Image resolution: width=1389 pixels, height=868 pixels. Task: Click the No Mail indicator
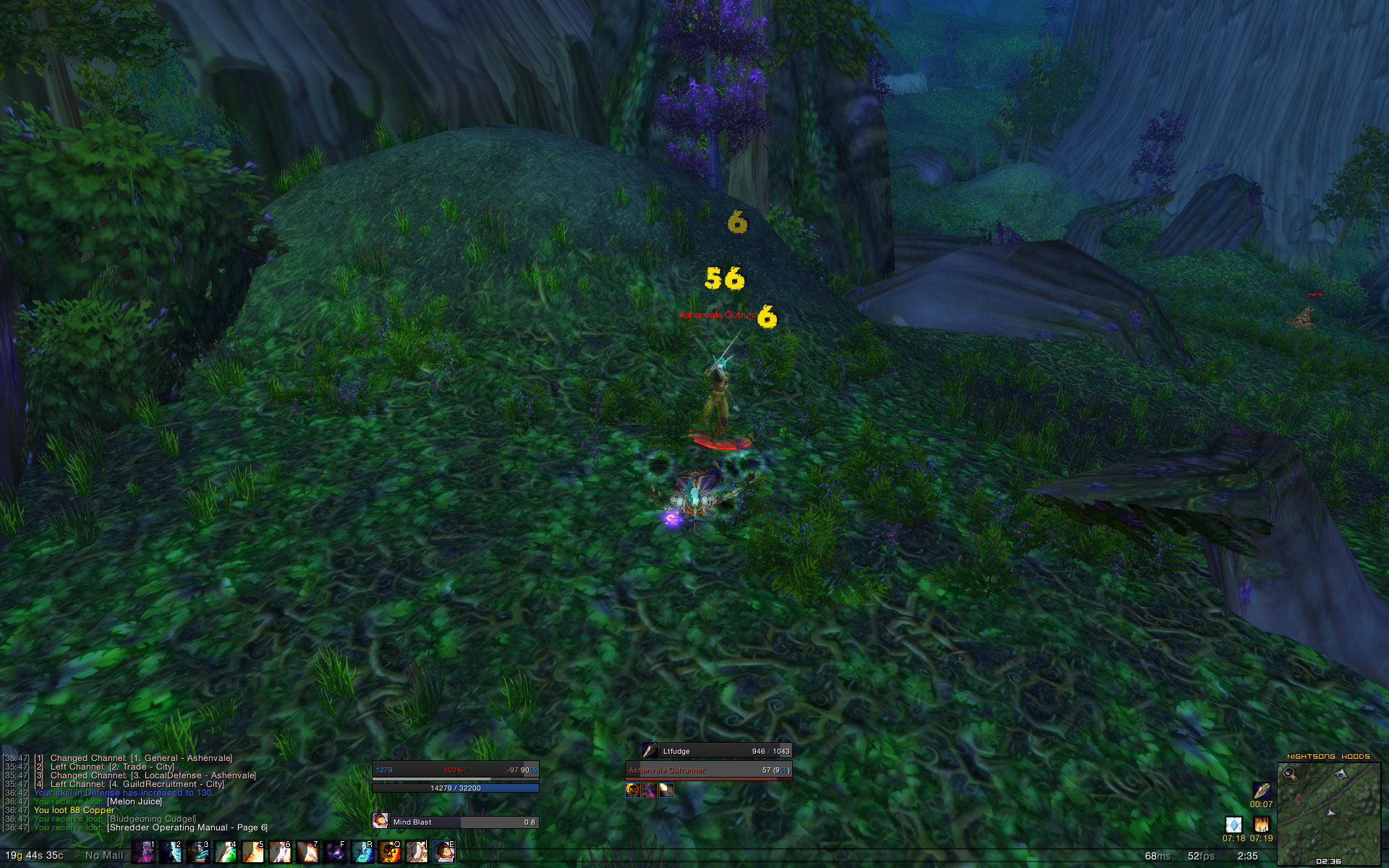pos(104,855)
